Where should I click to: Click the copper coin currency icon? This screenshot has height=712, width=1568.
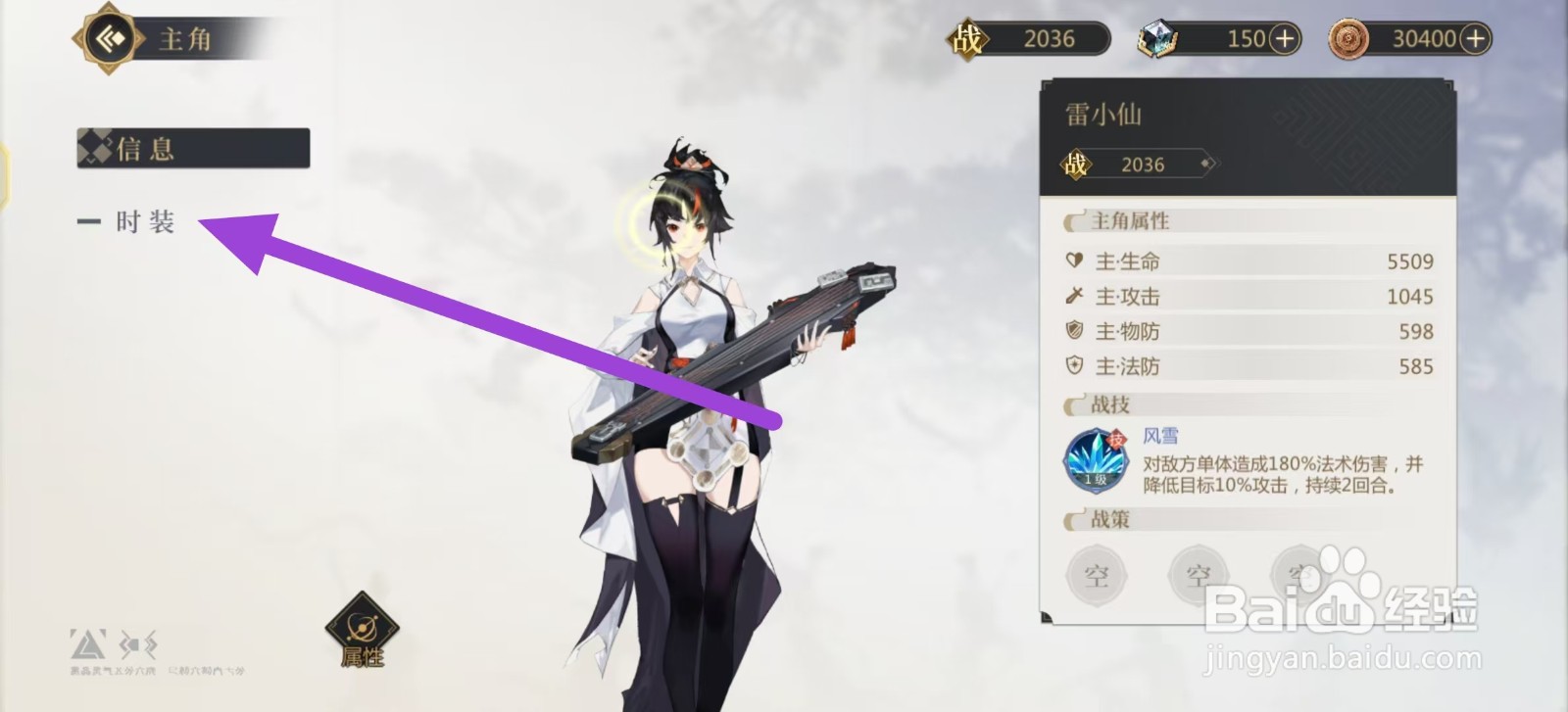pos(1350,37)
